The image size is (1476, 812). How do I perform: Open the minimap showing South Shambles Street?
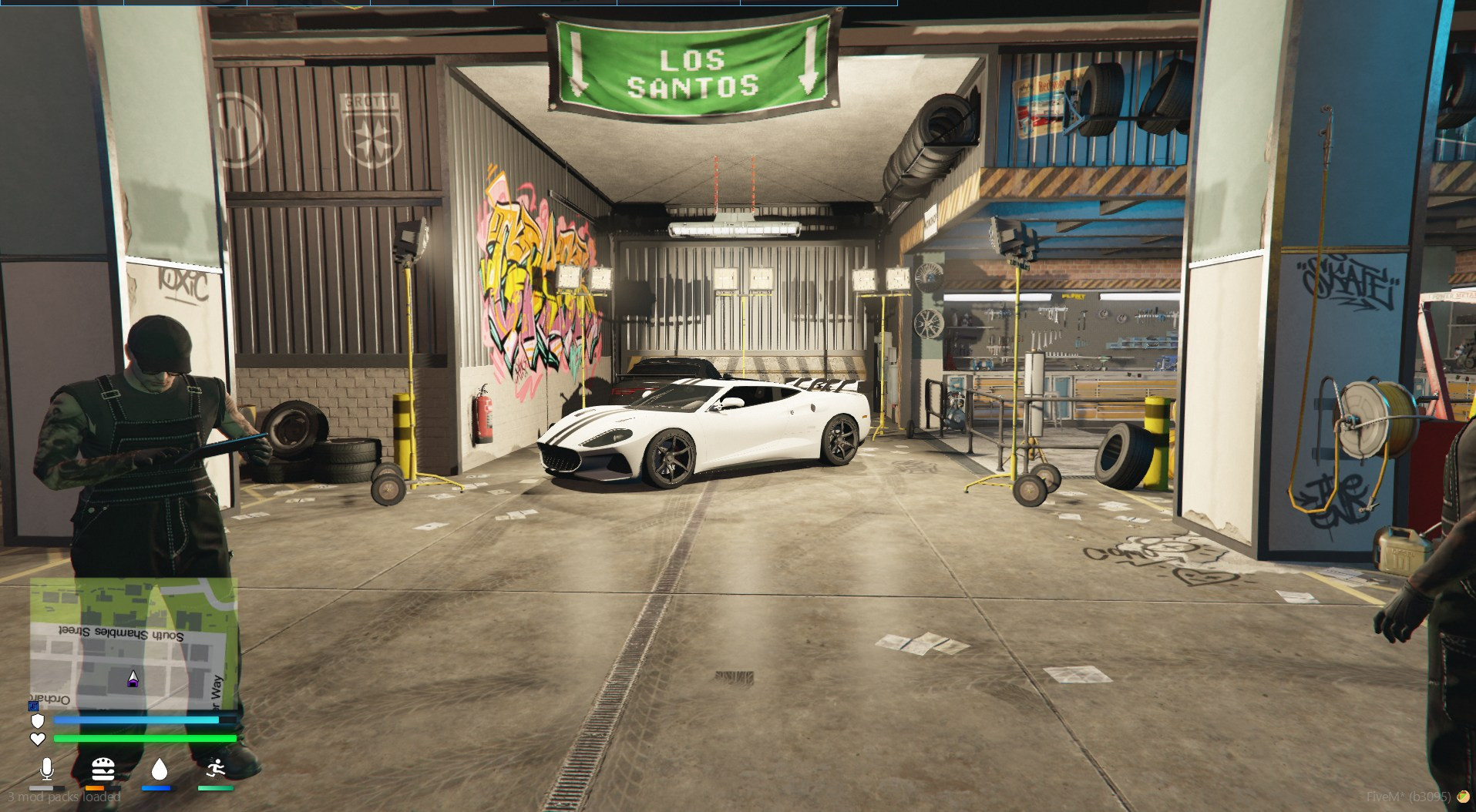(133, 643)
